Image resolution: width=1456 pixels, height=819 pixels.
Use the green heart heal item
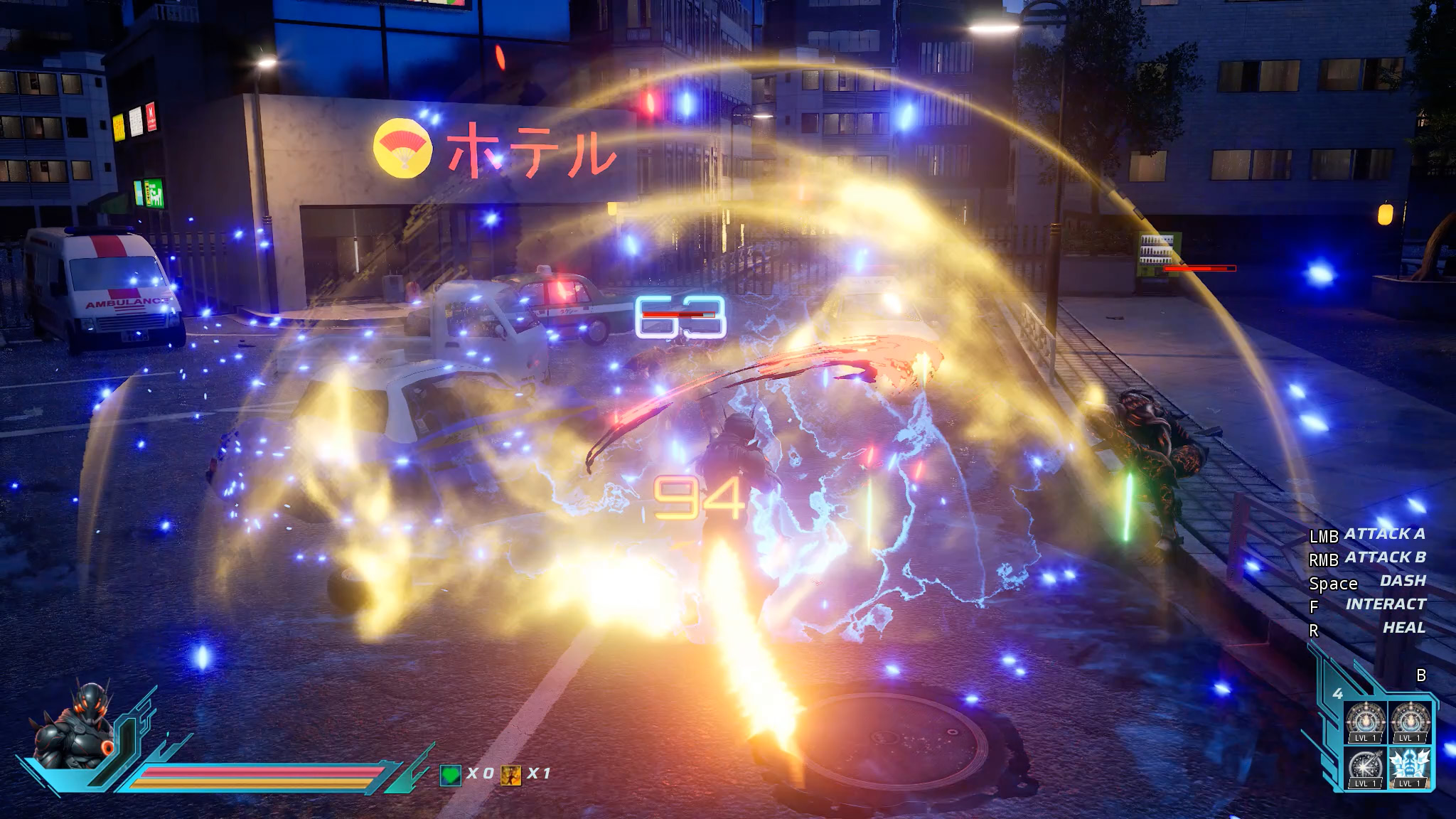(450, 774)
